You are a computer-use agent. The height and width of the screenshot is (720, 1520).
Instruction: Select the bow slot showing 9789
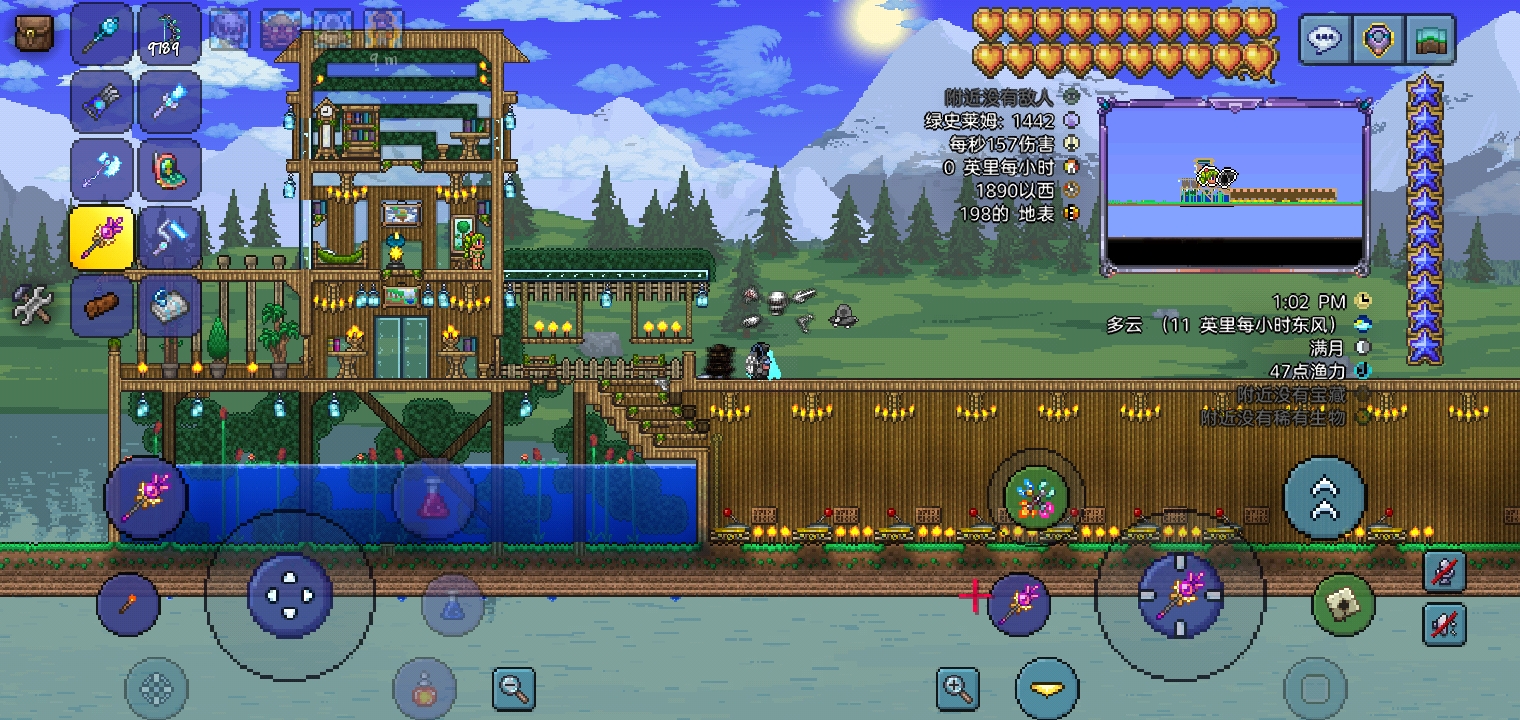point(169,35)
